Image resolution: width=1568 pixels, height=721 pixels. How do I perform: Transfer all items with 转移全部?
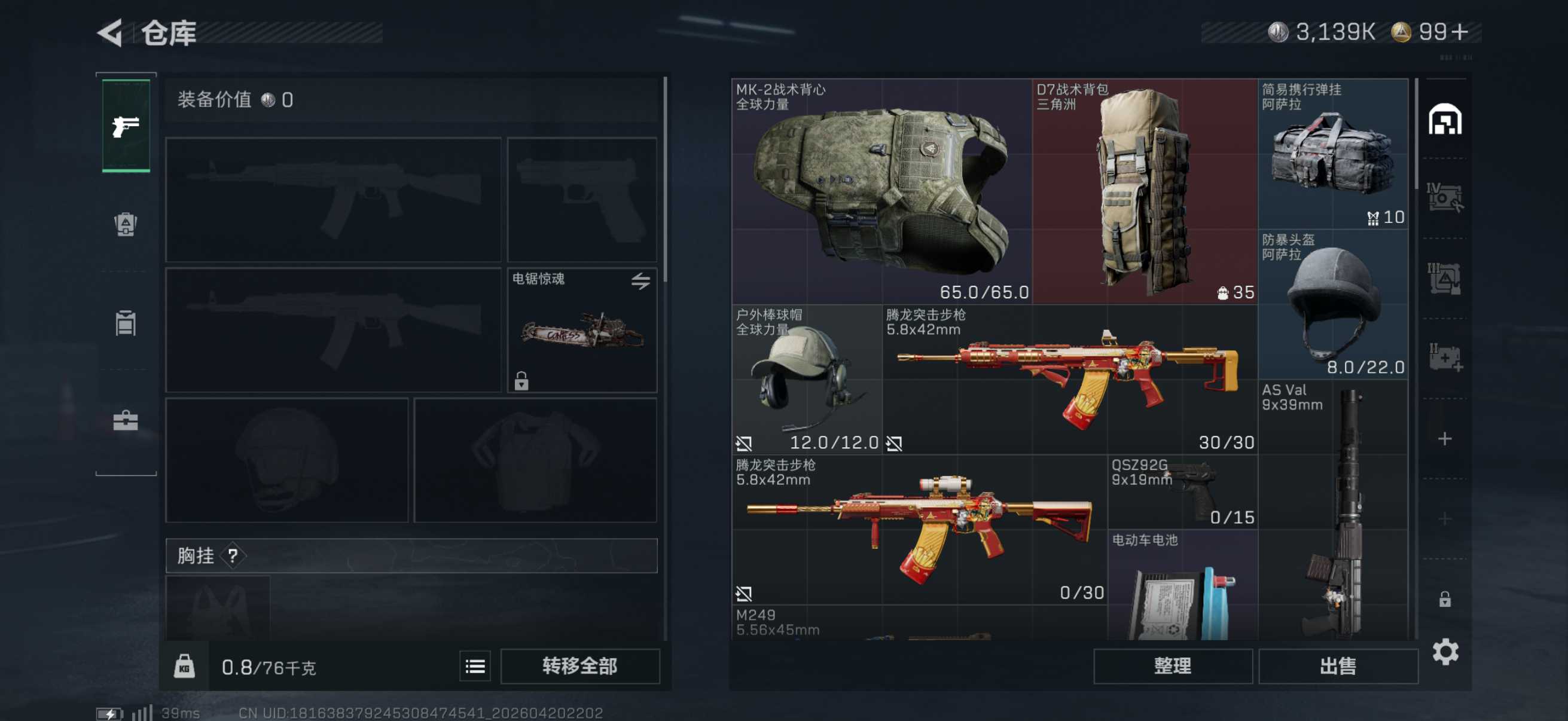click(x=579, y=665)
